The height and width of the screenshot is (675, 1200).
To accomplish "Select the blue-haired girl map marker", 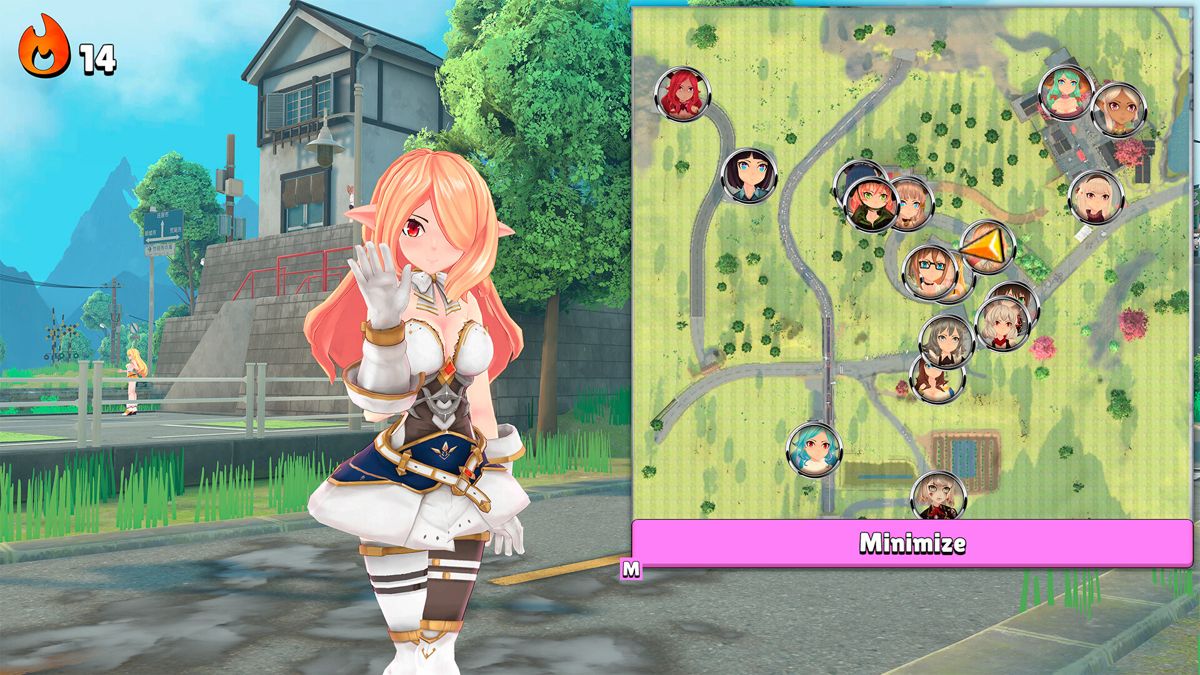I will [814, 450].
